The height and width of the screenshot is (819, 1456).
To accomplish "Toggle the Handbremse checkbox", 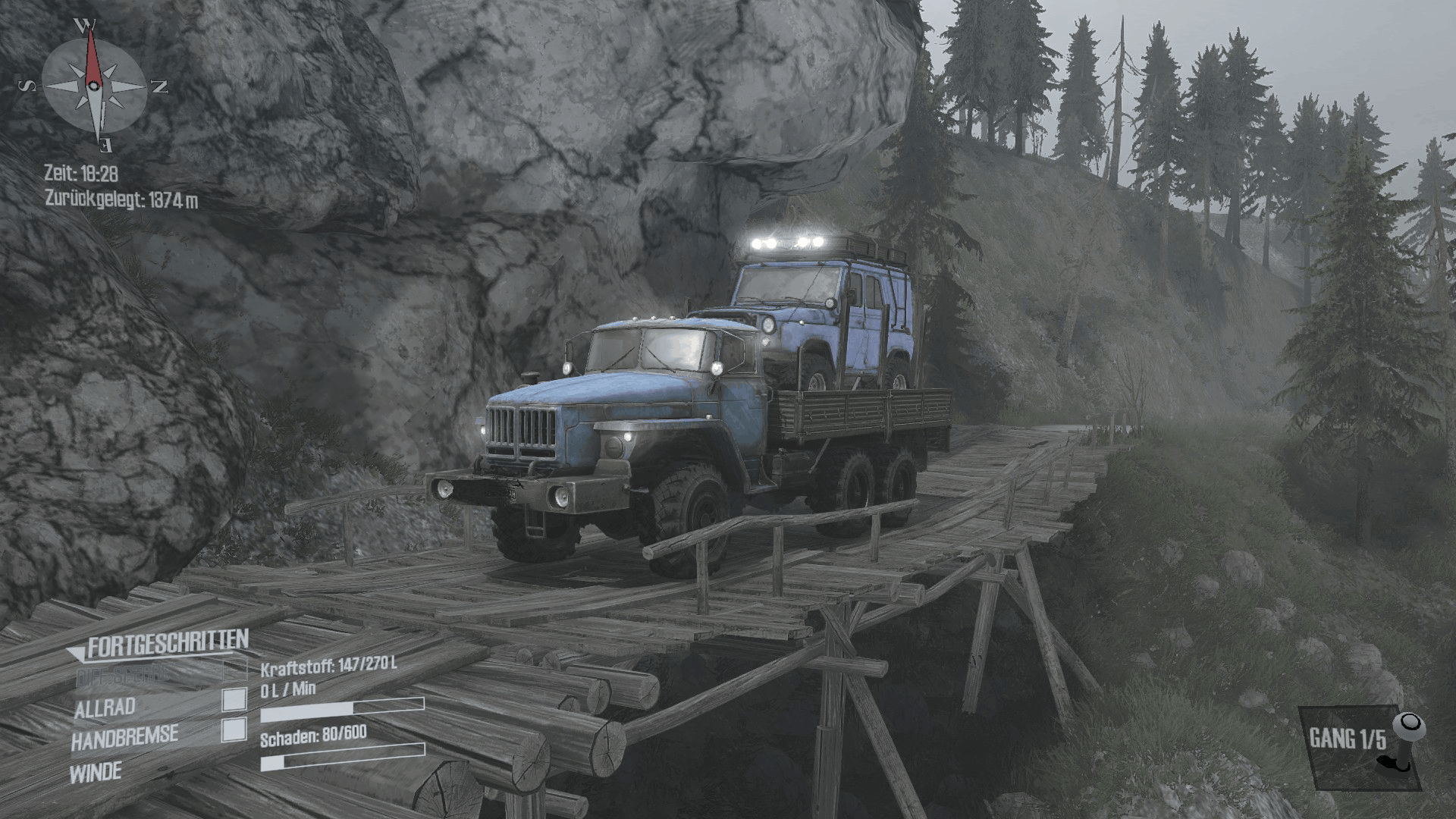I will 234,730.
